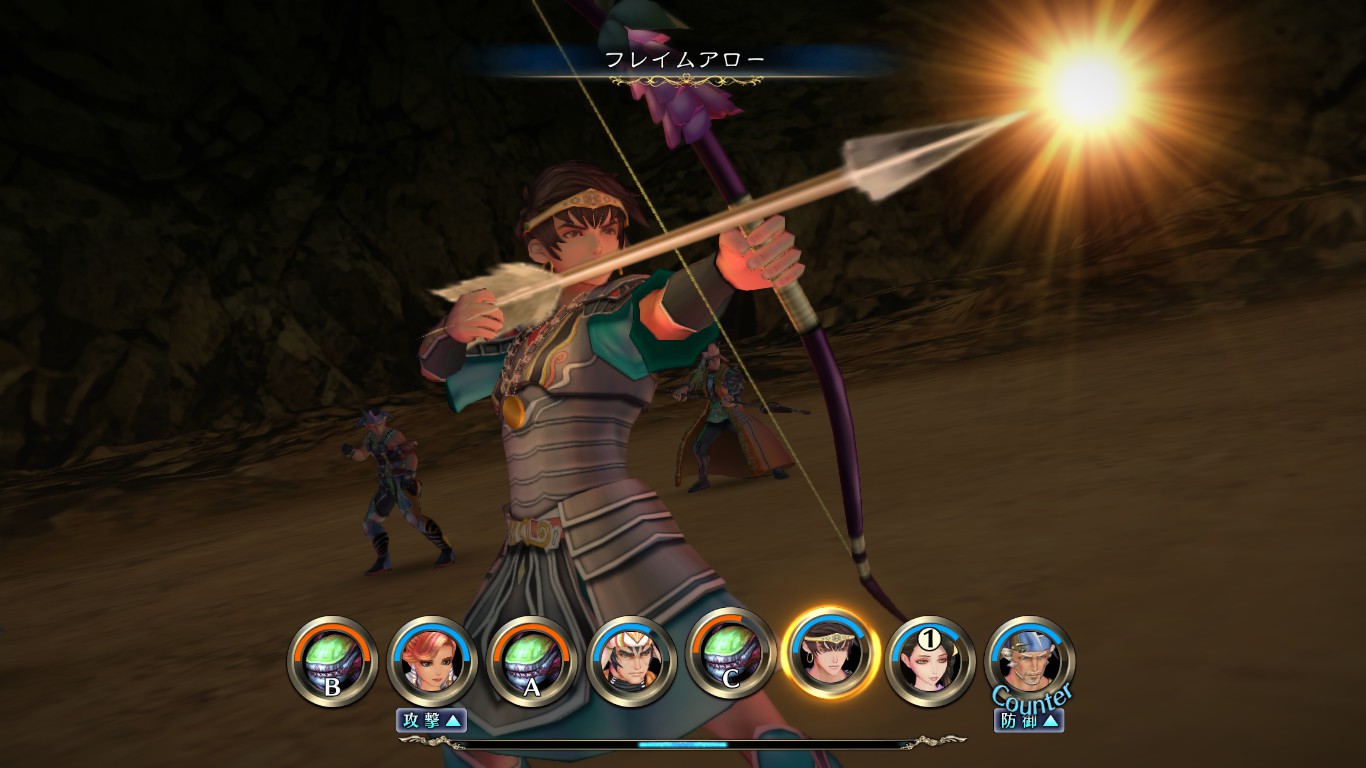Image resolution: width=1366 pixels, height=768 pixels.
Task: Click the glowing headband archer portrait
Action: click(831, 655)
